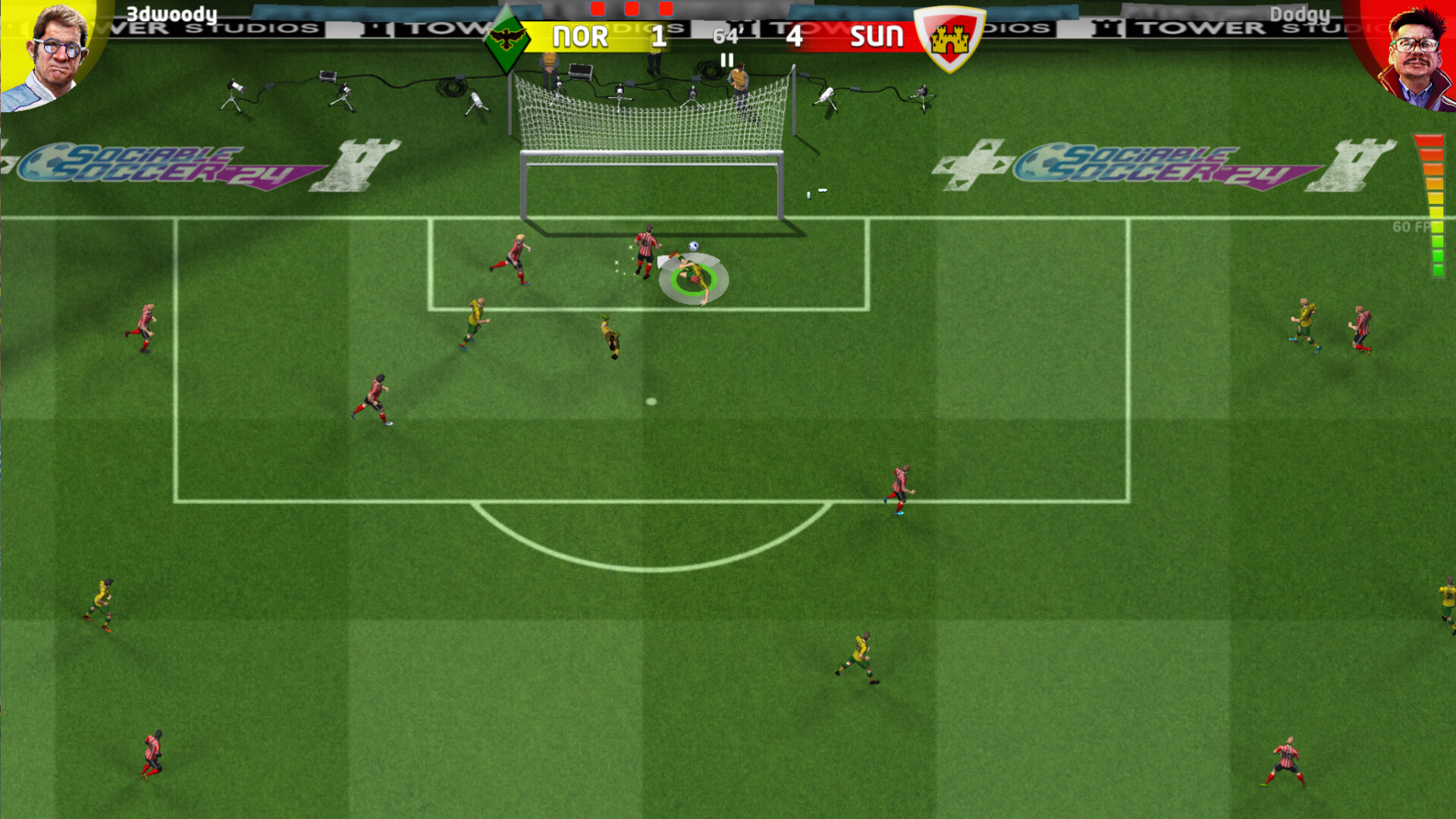The width and height of the screenshot is (1456, 819).
Task: Click the green highlight ring around the active player
Action: (695, 279)
